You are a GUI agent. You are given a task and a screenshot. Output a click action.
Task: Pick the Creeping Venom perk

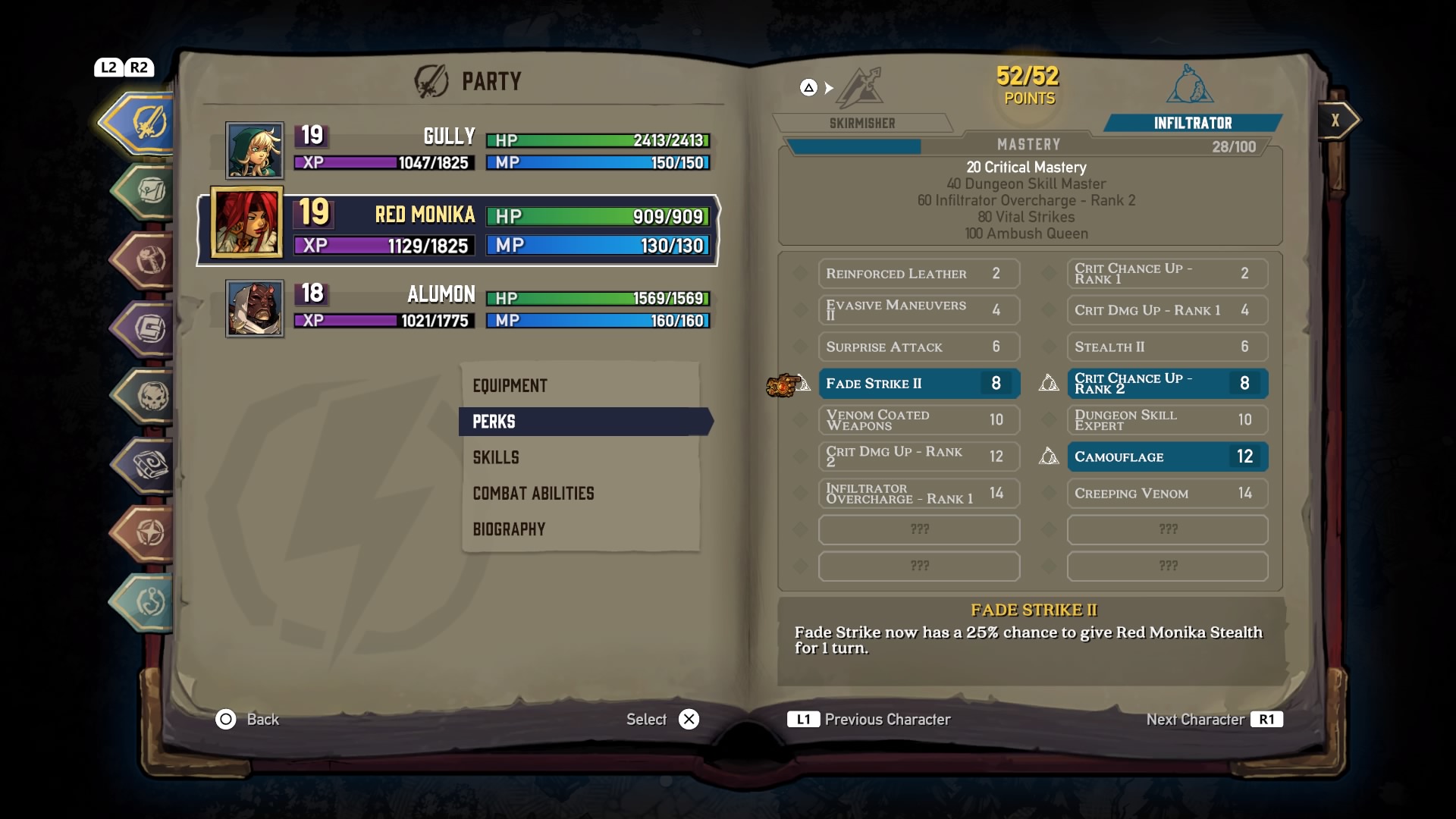[1167, 494]
